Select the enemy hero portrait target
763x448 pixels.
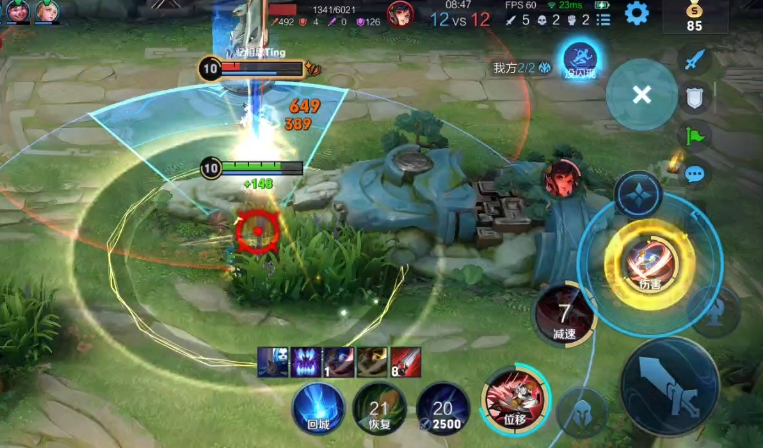click(563, 178)
